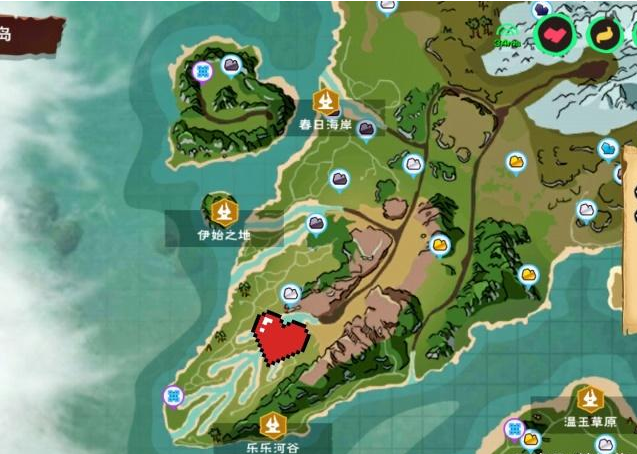Toggle the pink heart icon in green circle

[x=555, y=35]
